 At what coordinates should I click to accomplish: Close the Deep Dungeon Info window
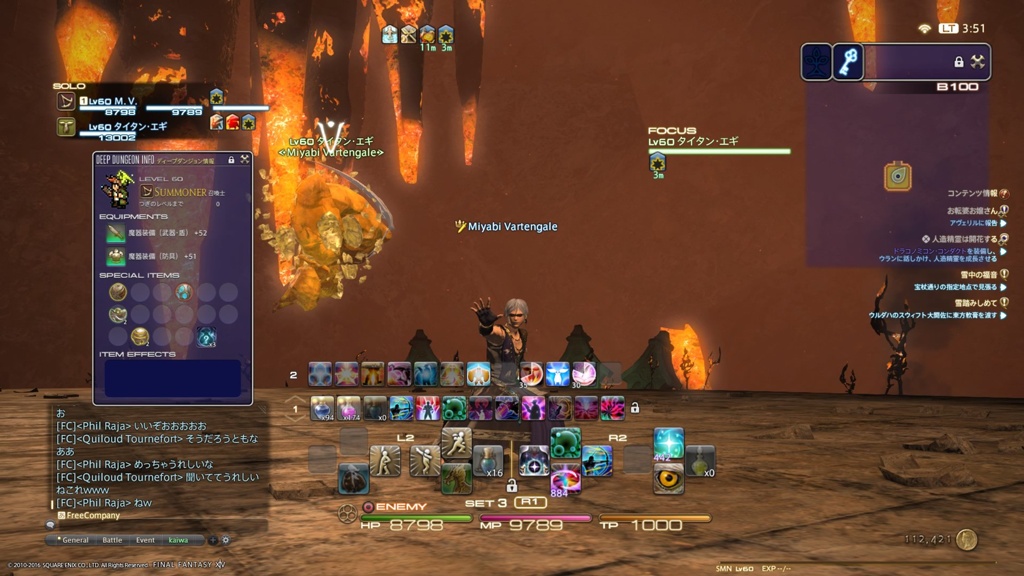[x=244, y=159]
